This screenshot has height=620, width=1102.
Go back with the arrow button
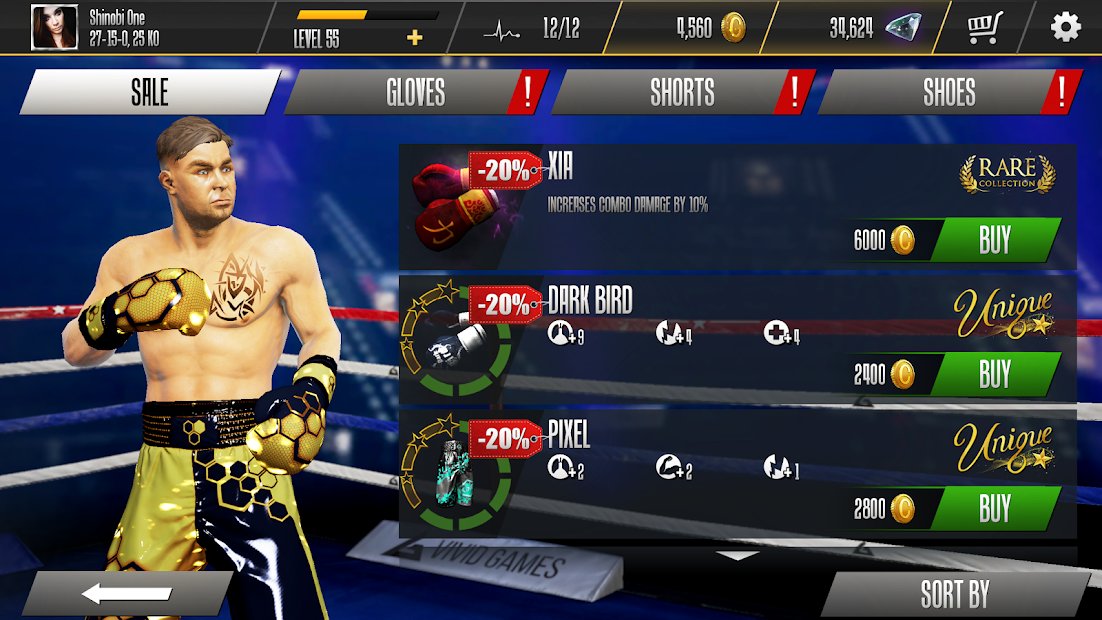(x=126, y=594)
